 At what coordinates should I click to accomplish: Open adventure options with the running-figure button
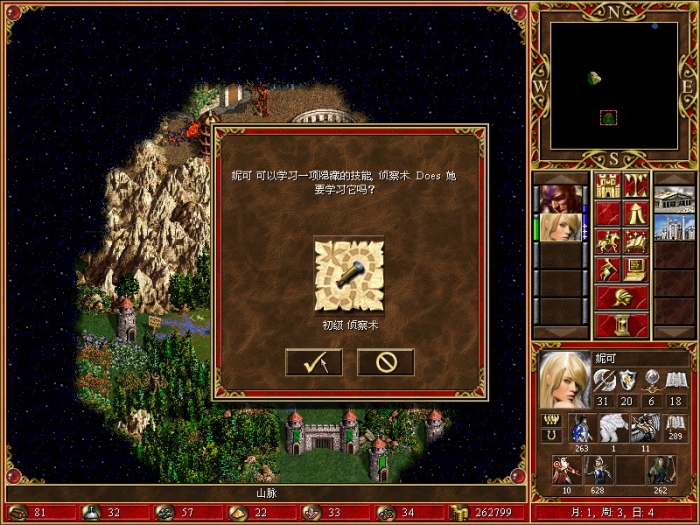pos(607,269)
